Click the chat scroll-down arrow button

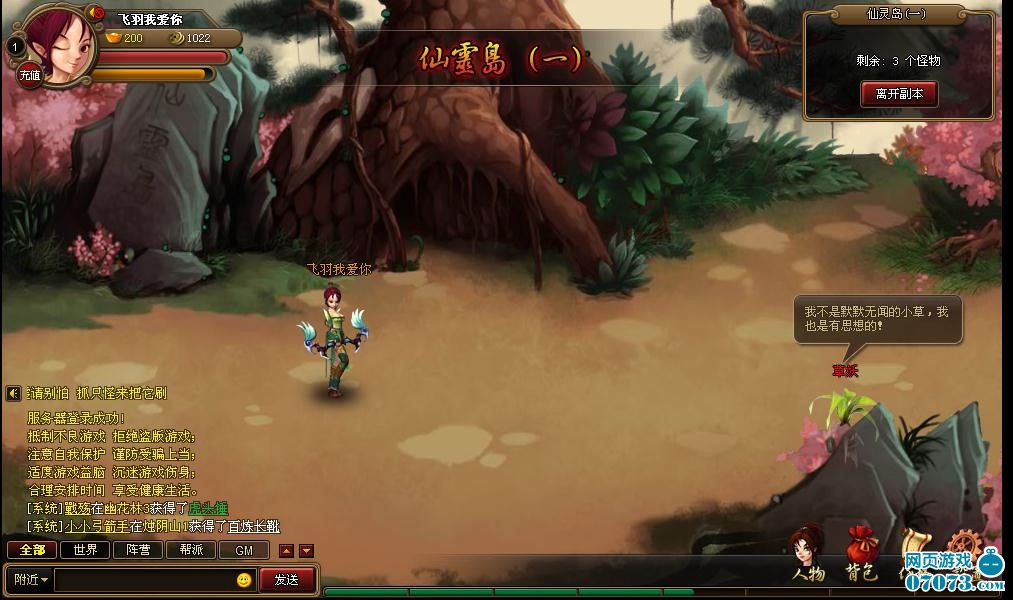(306, 551)
